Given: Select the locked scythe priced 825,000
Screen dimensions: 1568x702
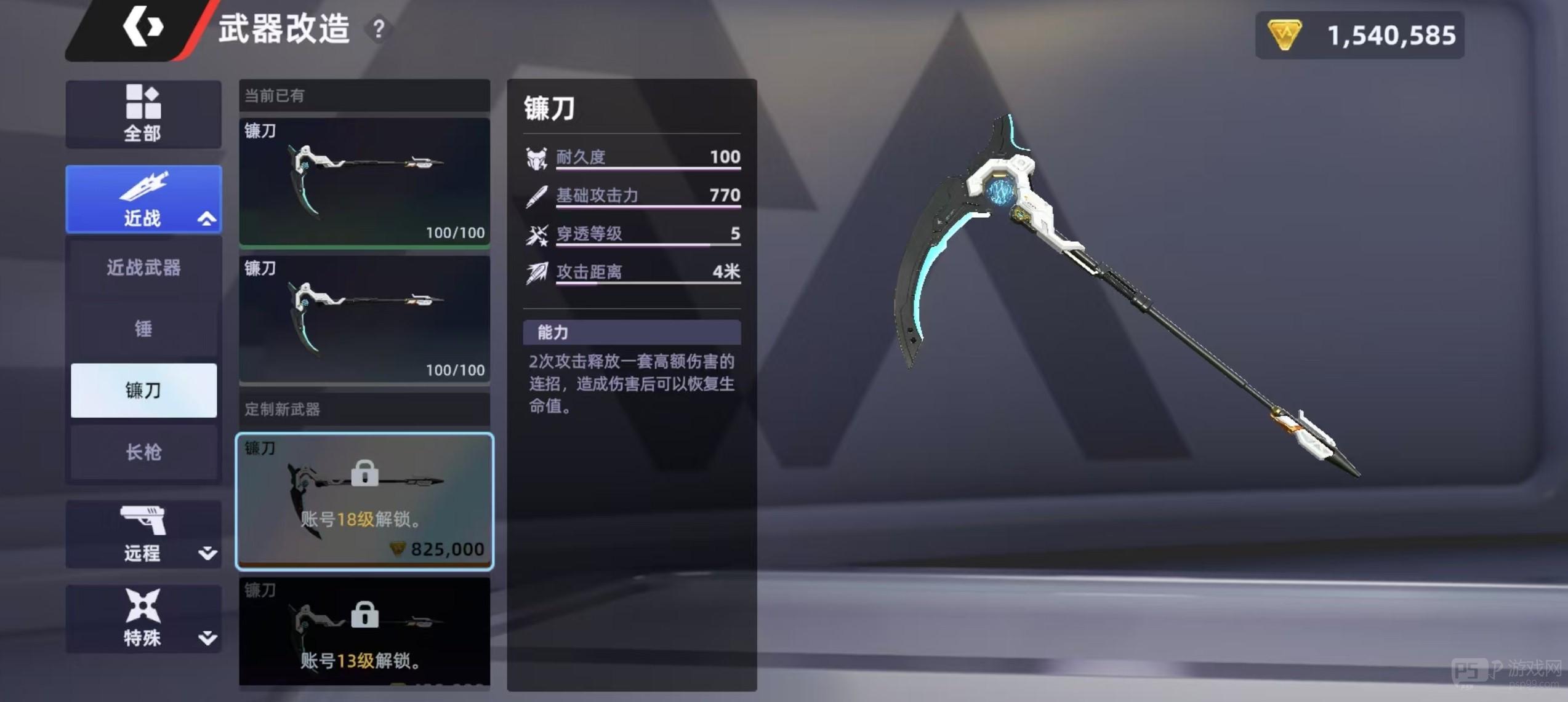Looking at the screenshot, I should [x=364, y=501].
